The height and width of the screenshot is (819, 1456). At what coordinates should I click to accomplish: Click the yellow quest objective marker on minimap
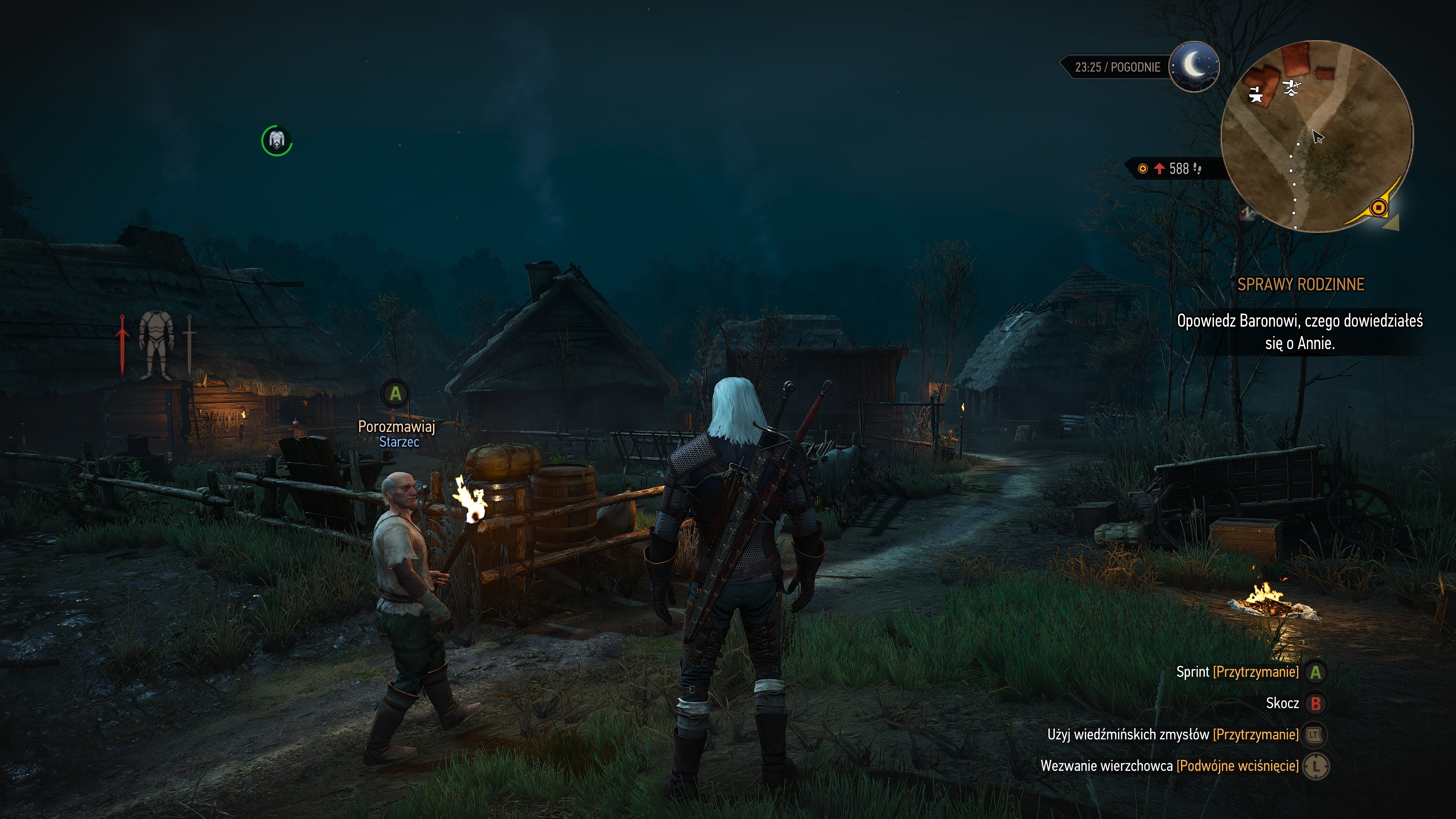(1378, 208)
